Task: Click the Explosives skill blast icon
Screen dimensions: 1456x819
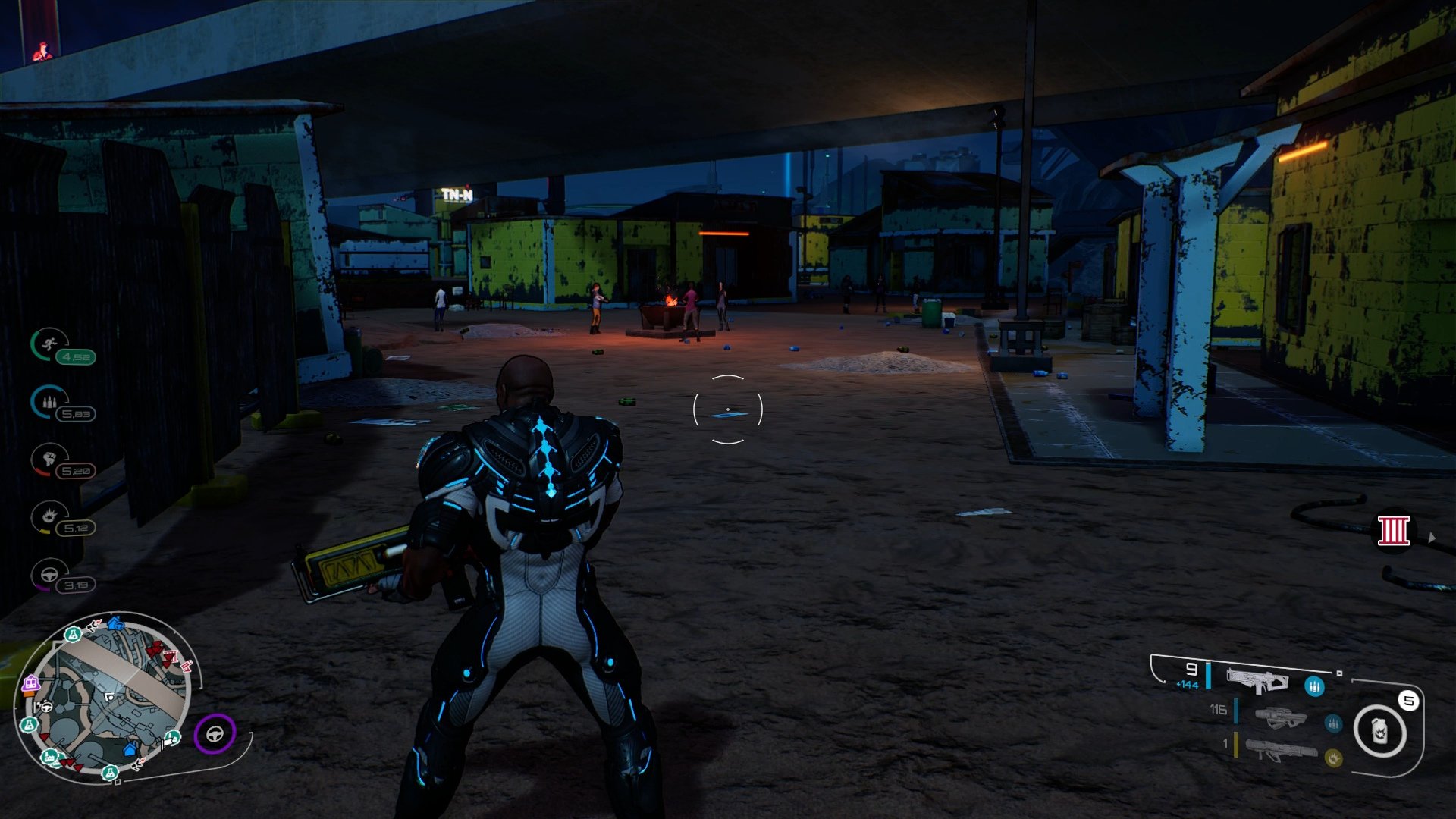Action: coord(50,515)
